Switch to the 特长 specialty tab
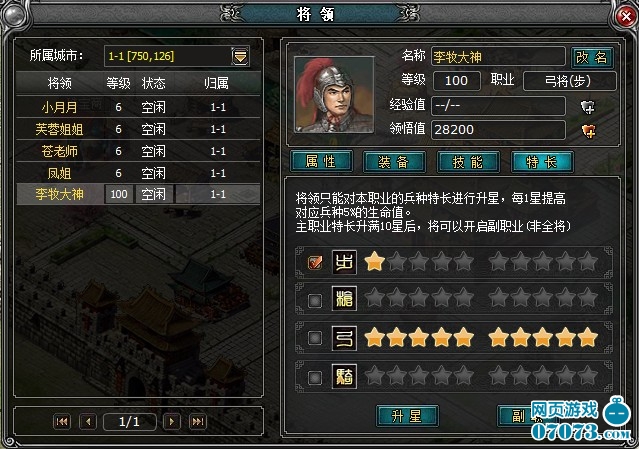Screen dimensions: 639x449 pos(542,161)
